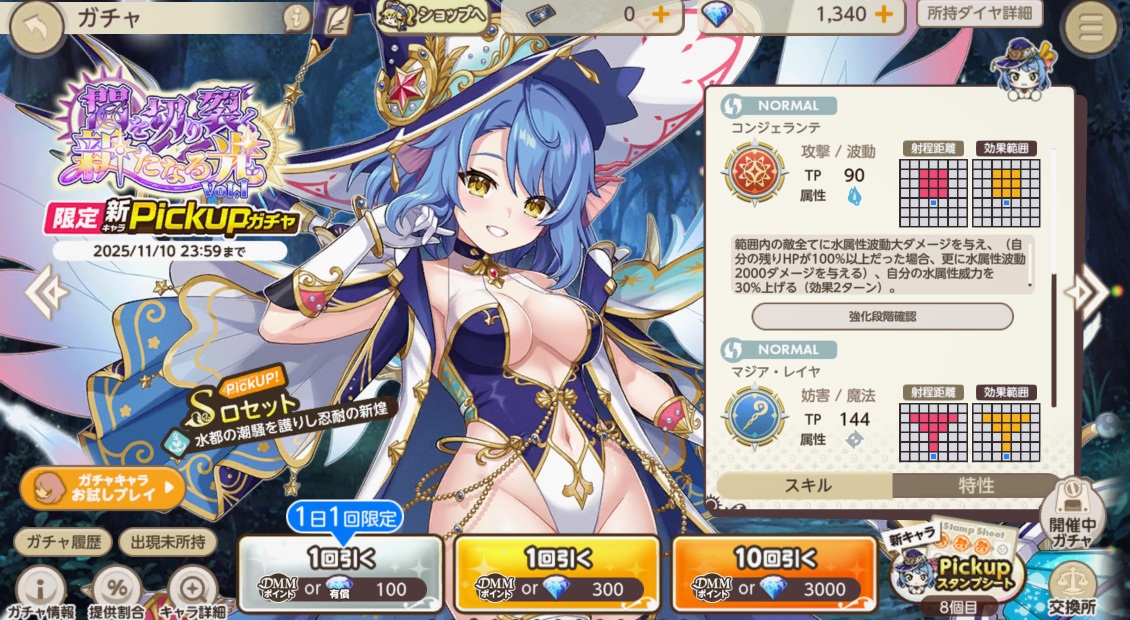This screenshot has height=620, width=1130.
Task: Add more gacha tickets with plus
Action: click(x=660, y=14)
